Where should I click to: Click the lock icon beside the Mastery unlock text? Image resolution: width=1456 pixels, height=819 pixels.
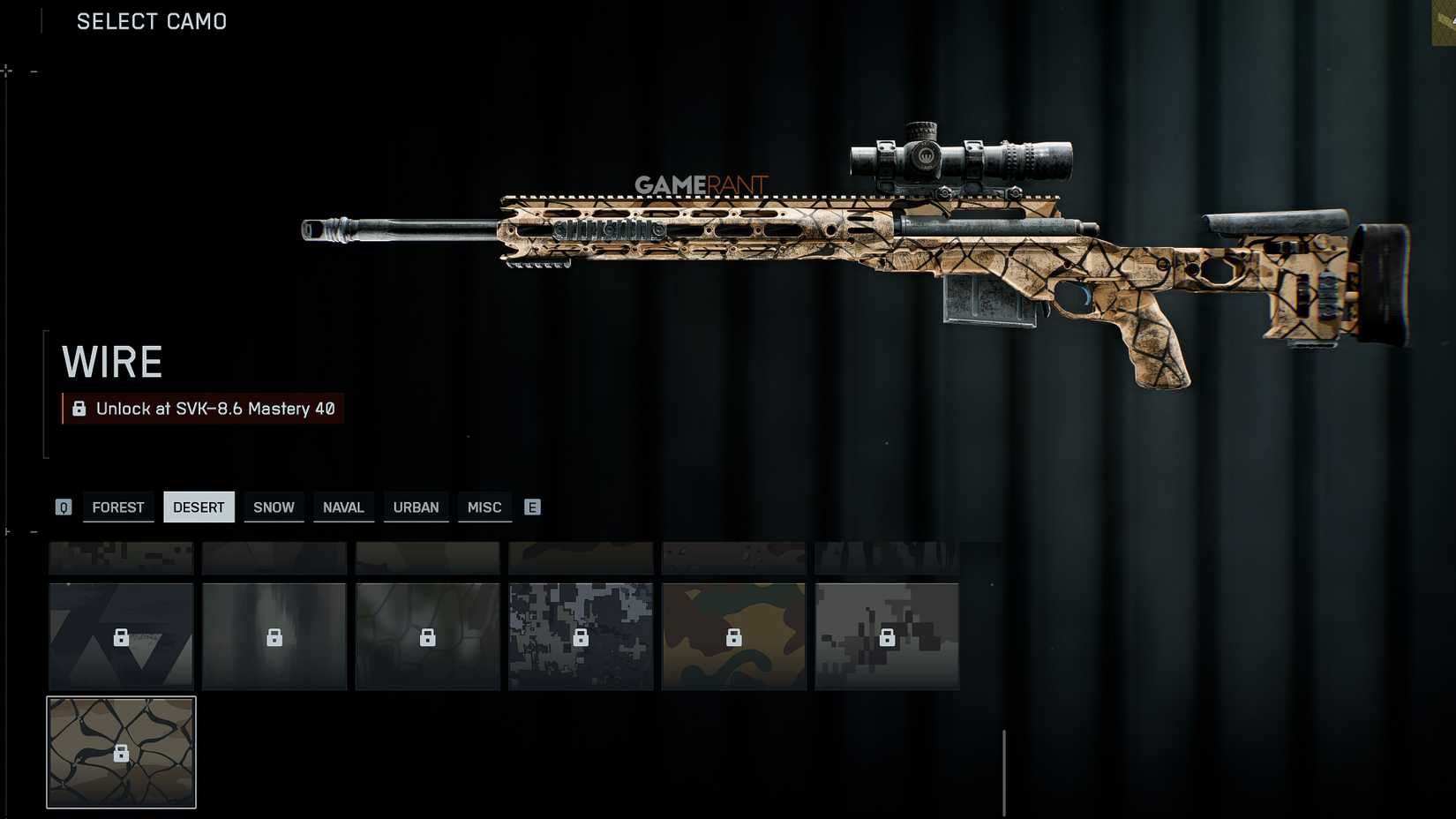pyautogui.click(x=79, y=409)
